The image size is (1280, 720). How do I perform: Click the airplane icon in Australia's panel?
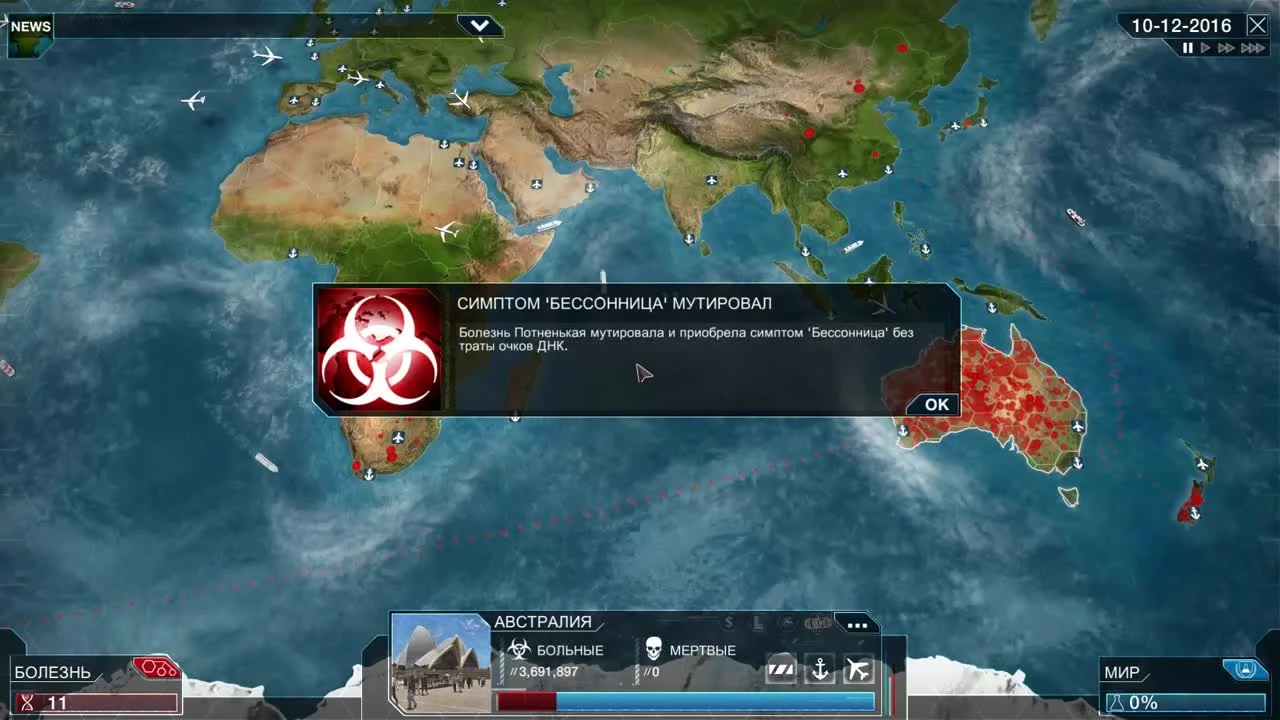point(858,670)
